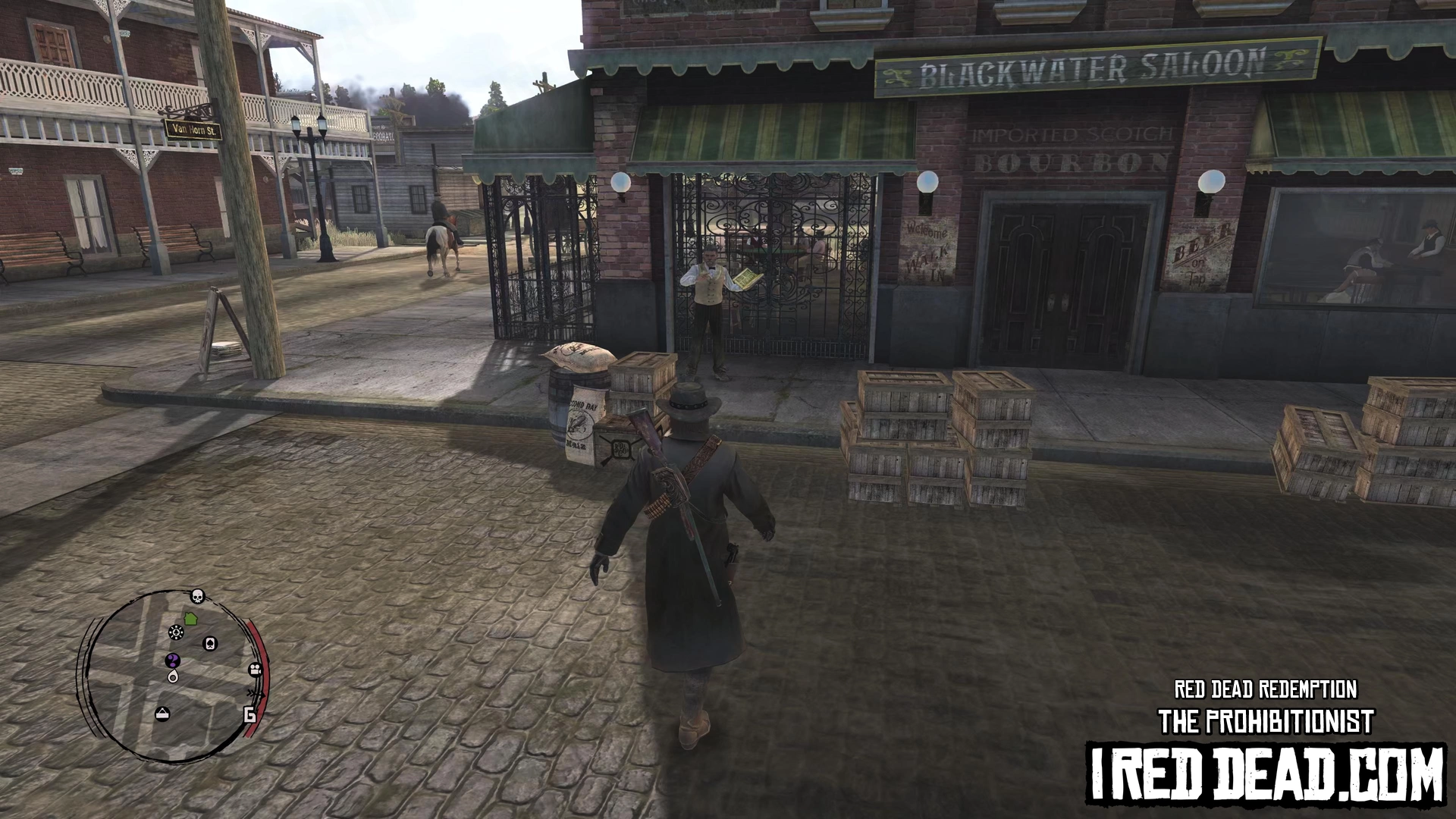The image size is (1456, 819).
Task: Select the green house safehouse marker
Action: coord(190,619)
